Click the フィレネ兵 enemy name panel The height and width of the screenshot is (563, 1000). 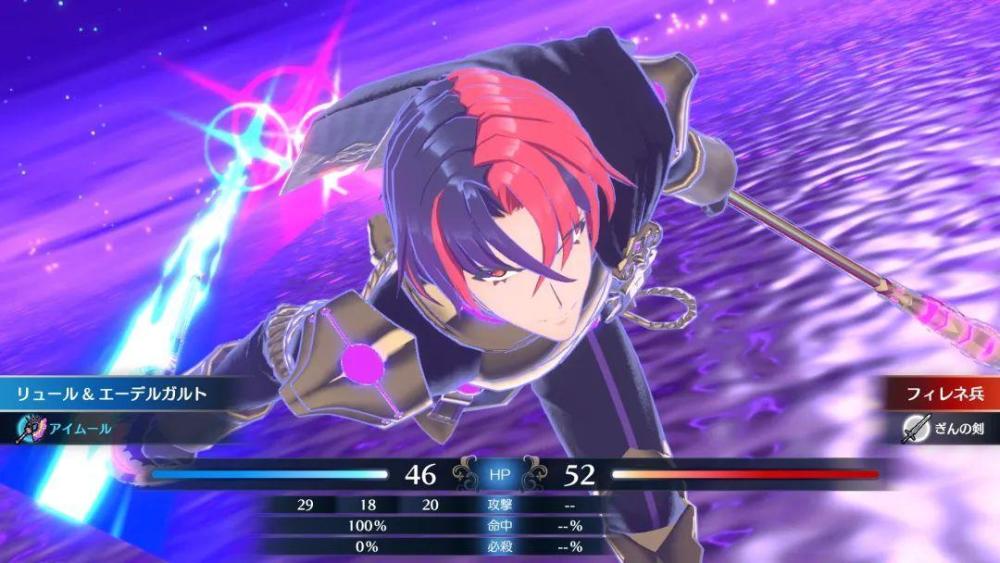point(936,394)
